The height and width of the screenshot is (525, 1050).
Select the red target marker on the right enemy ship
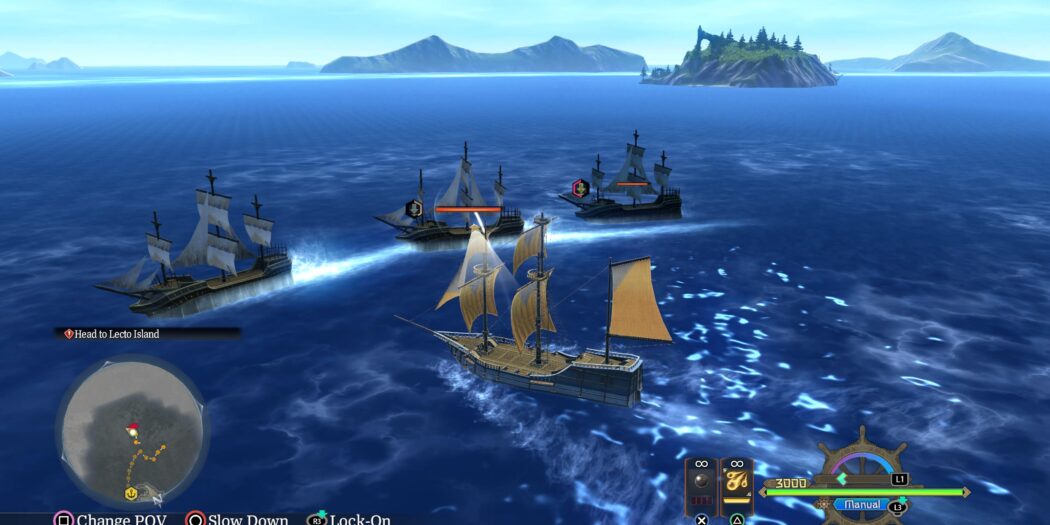[x=579, y=187]
